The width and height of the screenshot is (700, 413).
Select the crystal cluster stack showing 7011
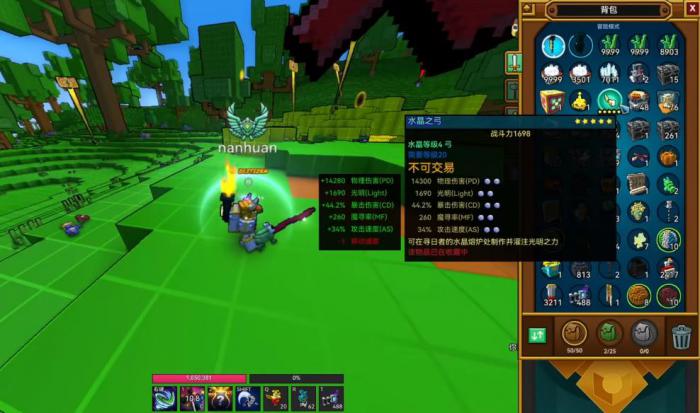[609, 73]
